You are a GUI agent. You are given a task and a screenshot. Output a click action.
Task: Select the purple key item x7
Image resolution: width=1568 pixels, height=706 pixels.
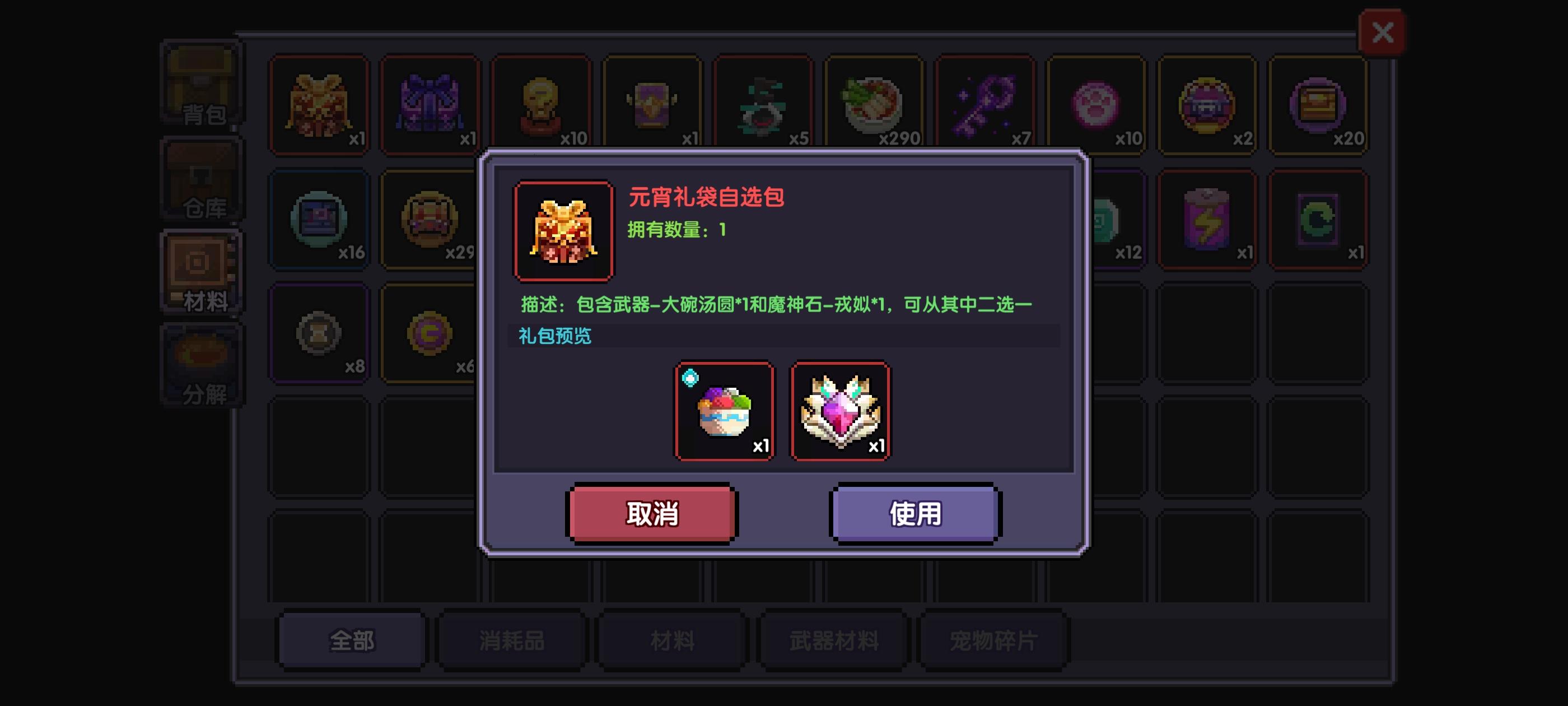986,104
